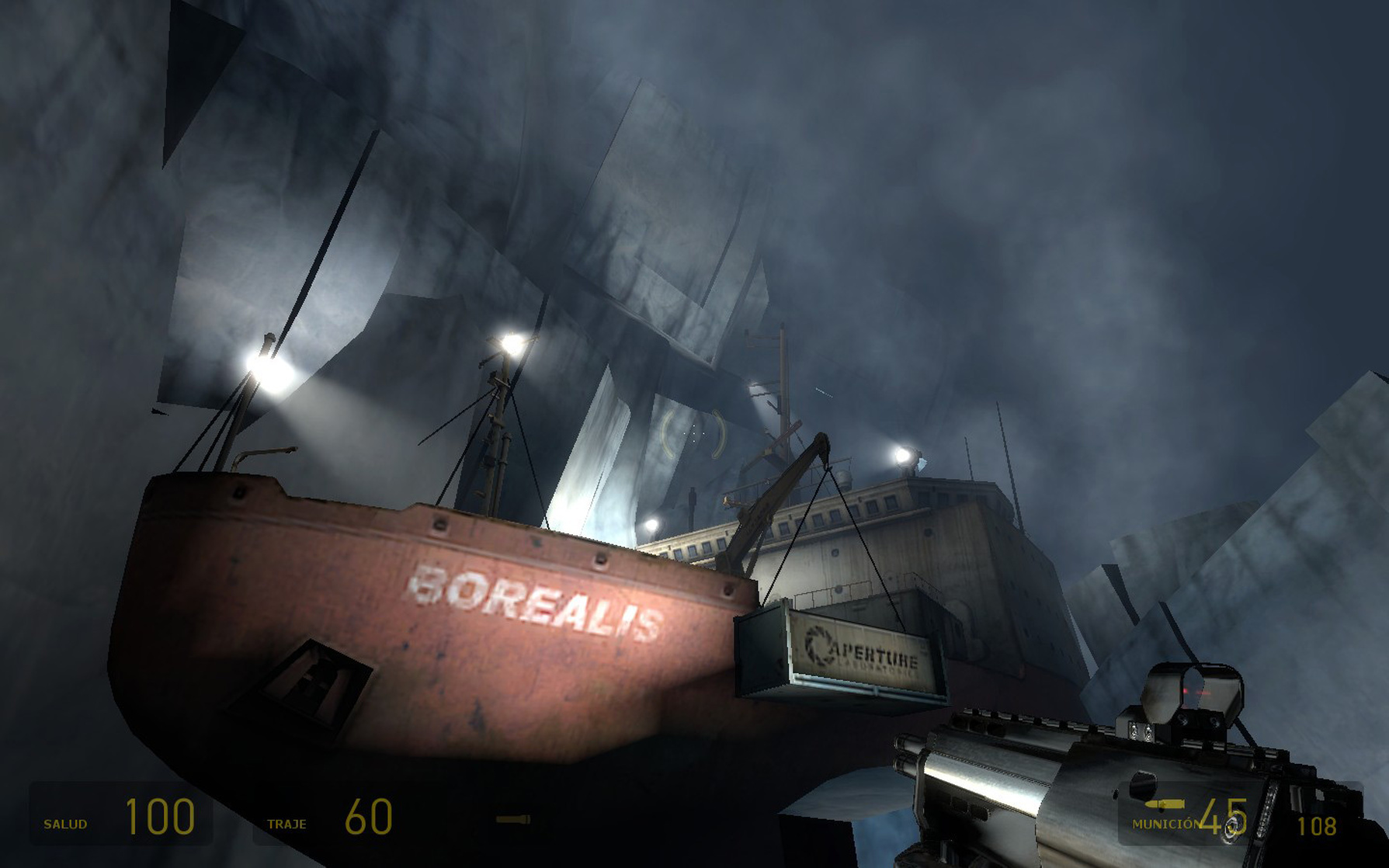This screenshot has width=1389, height=868.
Task: Click the bullet icon beside MUNICIÓN
Action: 1165,805
